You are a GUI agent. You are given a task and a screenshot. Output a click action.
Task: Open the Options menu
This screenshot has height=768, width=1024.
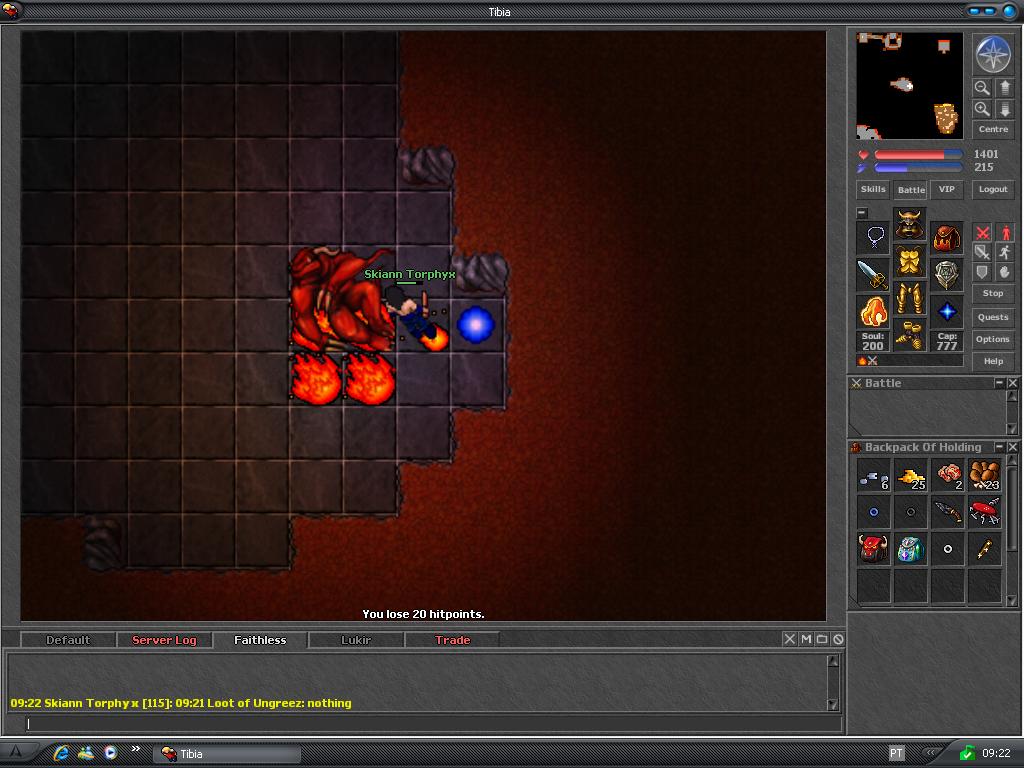point(993,339)
